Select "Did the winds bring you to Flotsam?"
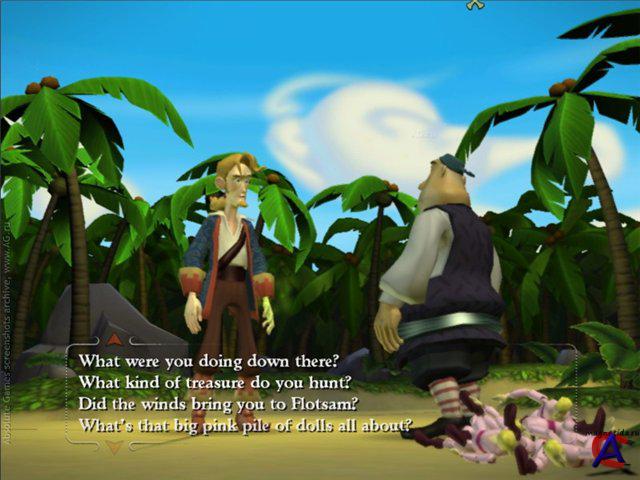Viewport: 640px width, 480px height. coord(218,404)
